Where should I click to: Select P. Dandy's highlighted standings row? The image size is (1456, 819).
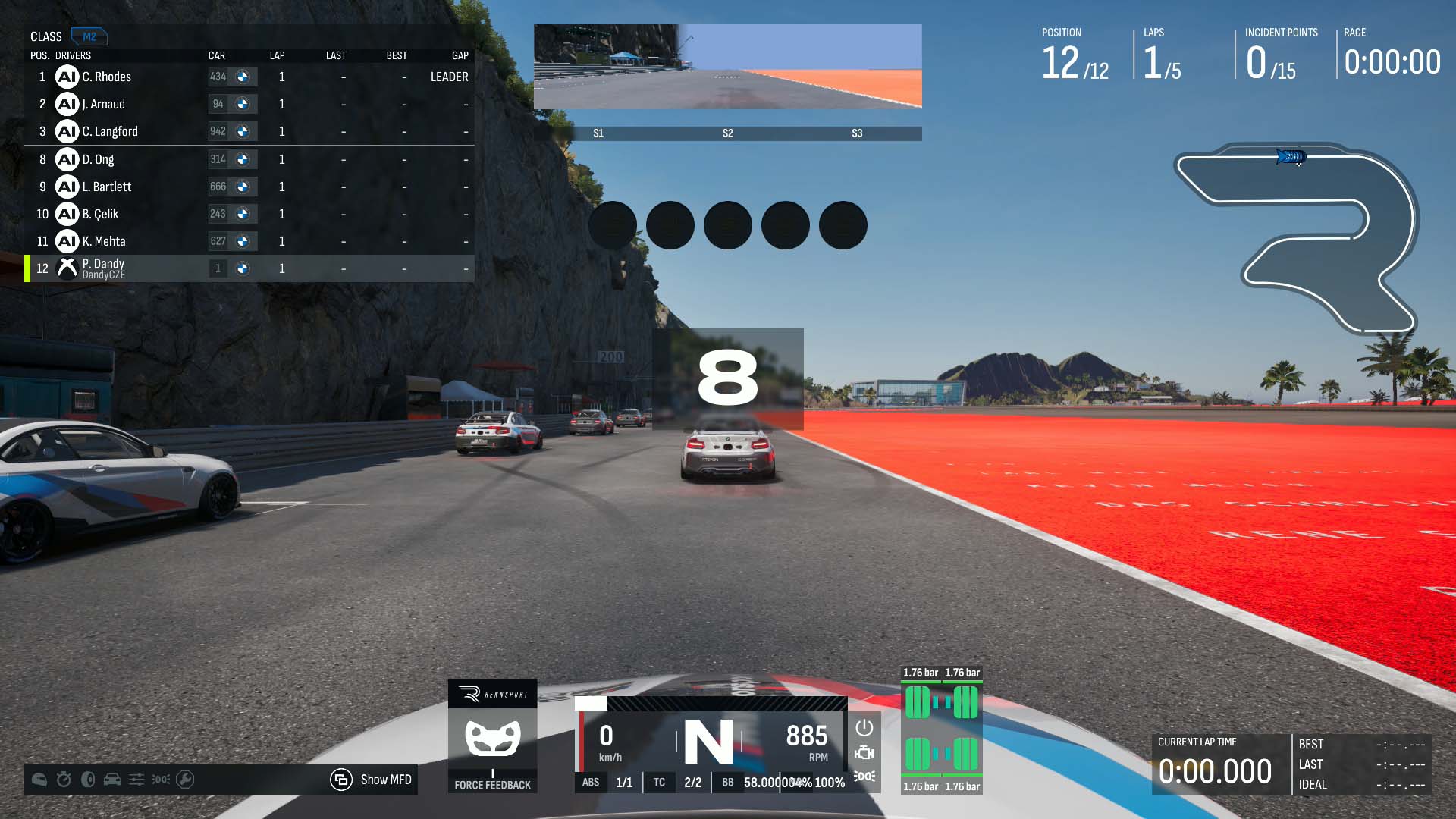click(x=250, y=268)
